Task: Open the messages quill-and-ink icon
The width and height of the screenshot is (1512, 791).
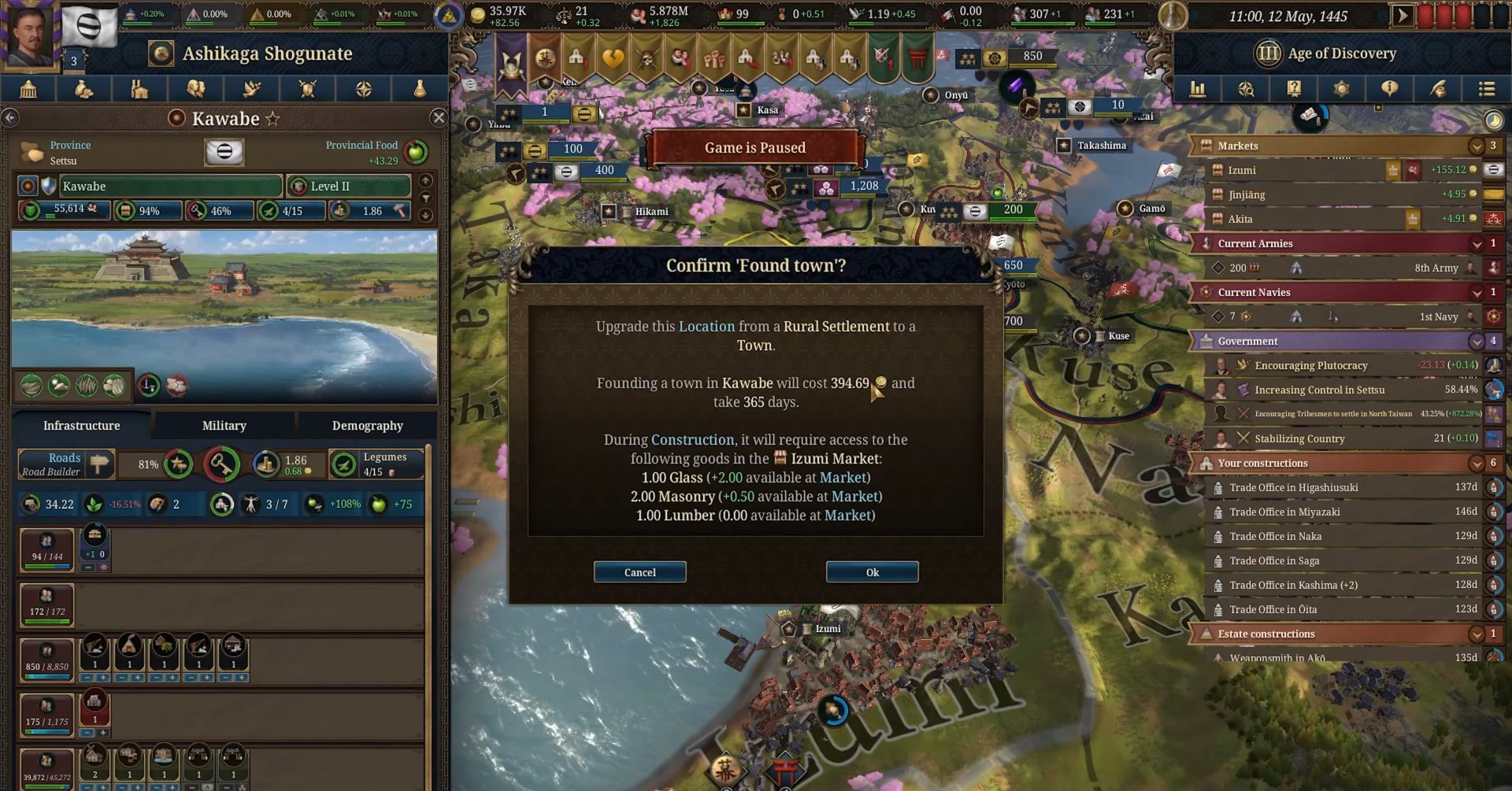Action: coord(1438,89)
